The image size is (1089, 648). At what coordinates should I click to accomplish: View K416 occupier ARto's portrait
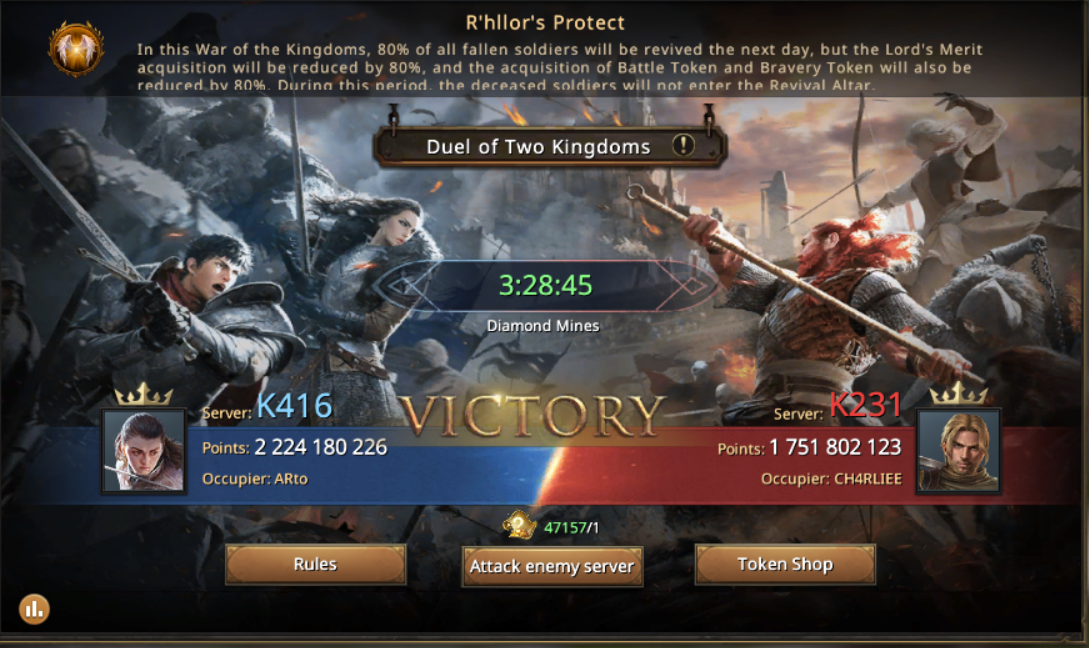tap(144, 450)
